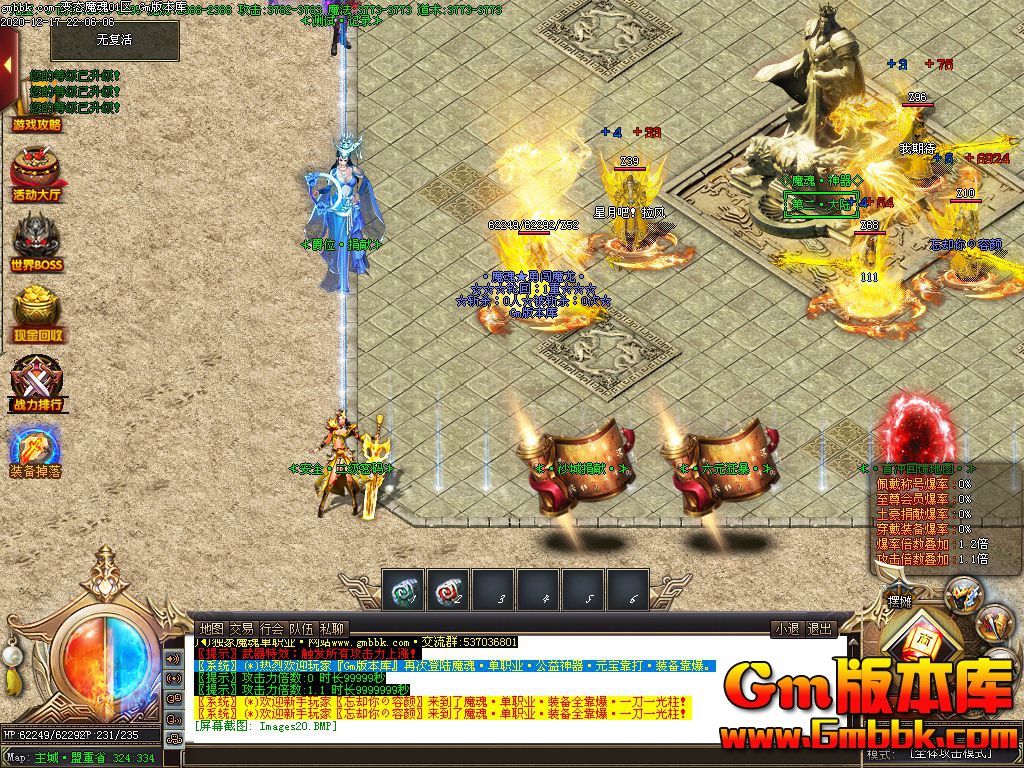
Task: Switch to the 私聊 private chat tab
Action: click(332, 628)
